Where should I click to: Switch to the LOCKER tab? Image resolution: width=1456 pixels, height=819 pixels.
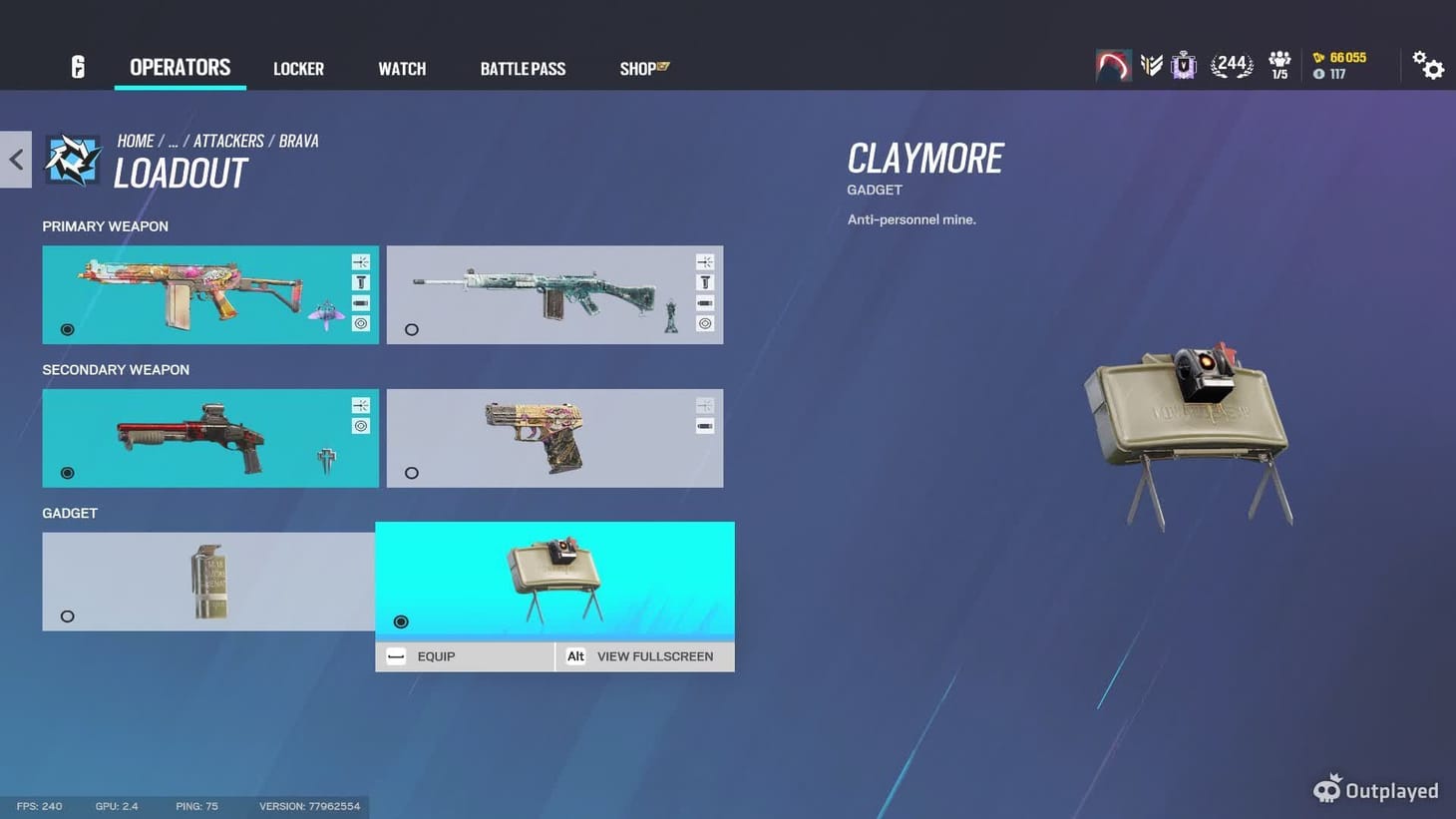pos(298,68)
